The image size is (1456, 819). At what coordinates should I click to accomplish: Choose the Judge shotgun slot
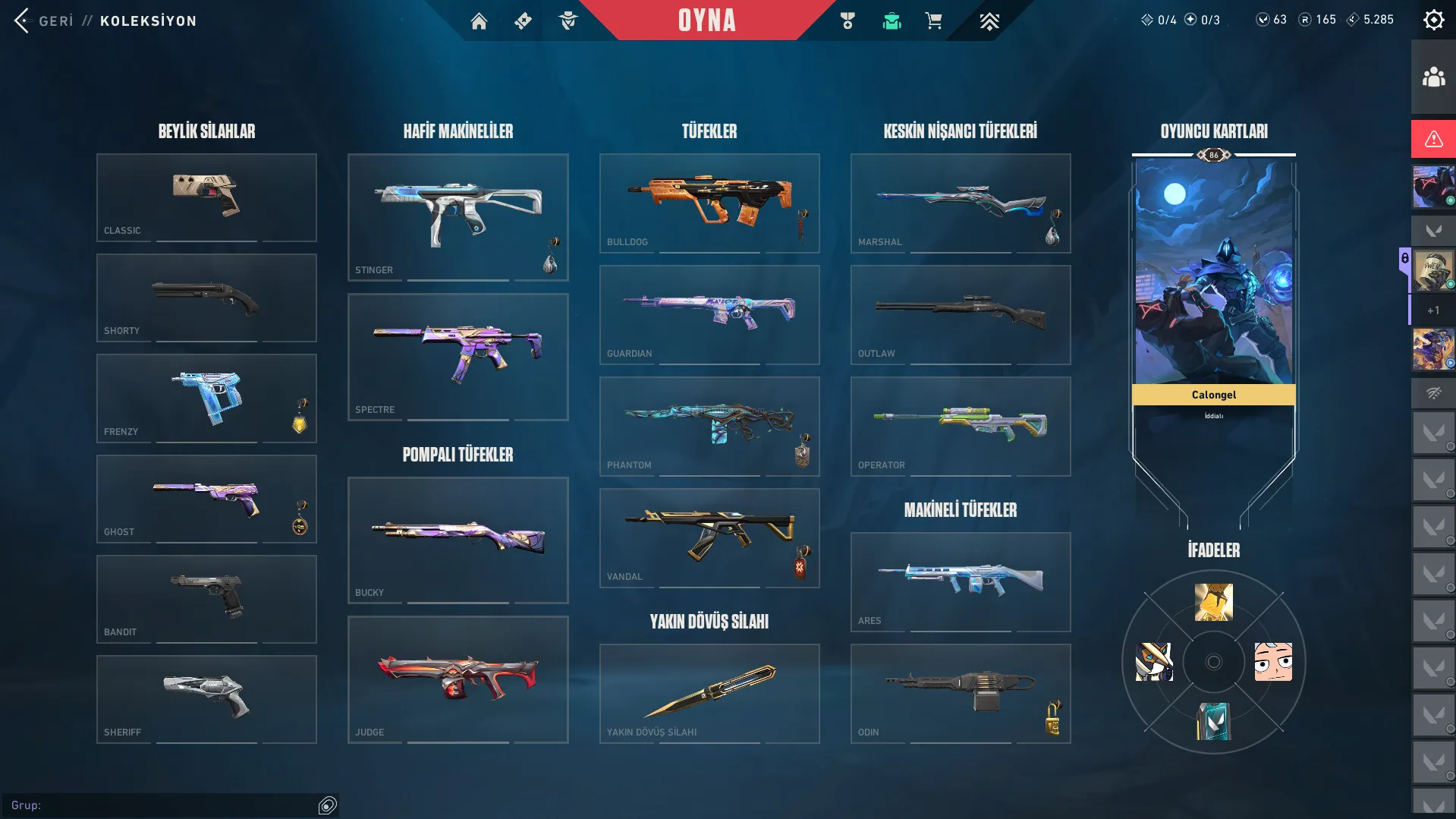click(458, 679)
